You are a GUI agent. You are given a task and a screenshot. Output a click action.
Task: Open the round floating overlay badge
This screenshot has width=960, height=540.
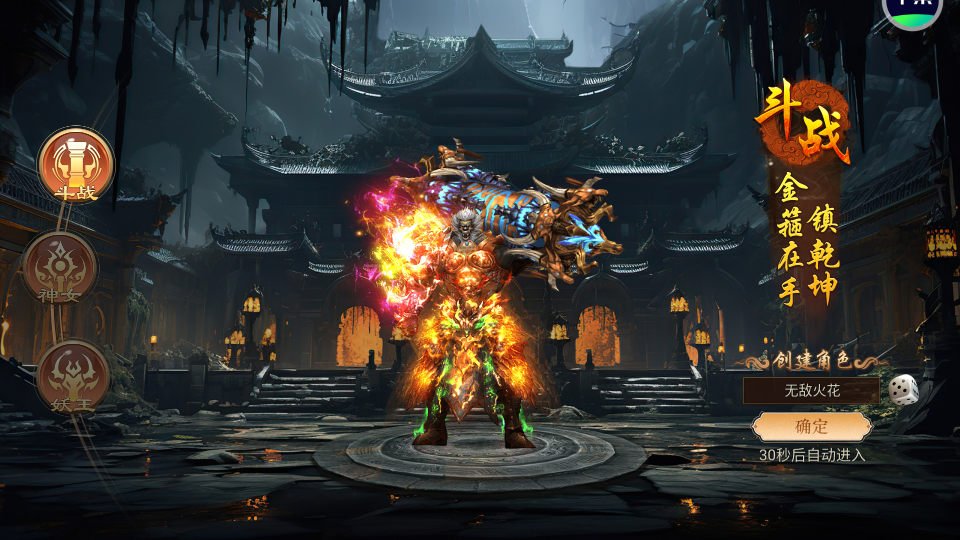(x=912, y=10)
